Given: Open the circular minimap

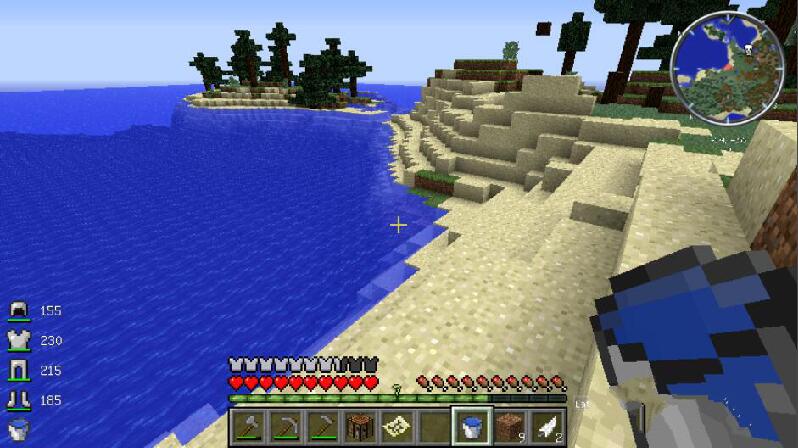Looking at the screenshot, I should click(727, 67).
